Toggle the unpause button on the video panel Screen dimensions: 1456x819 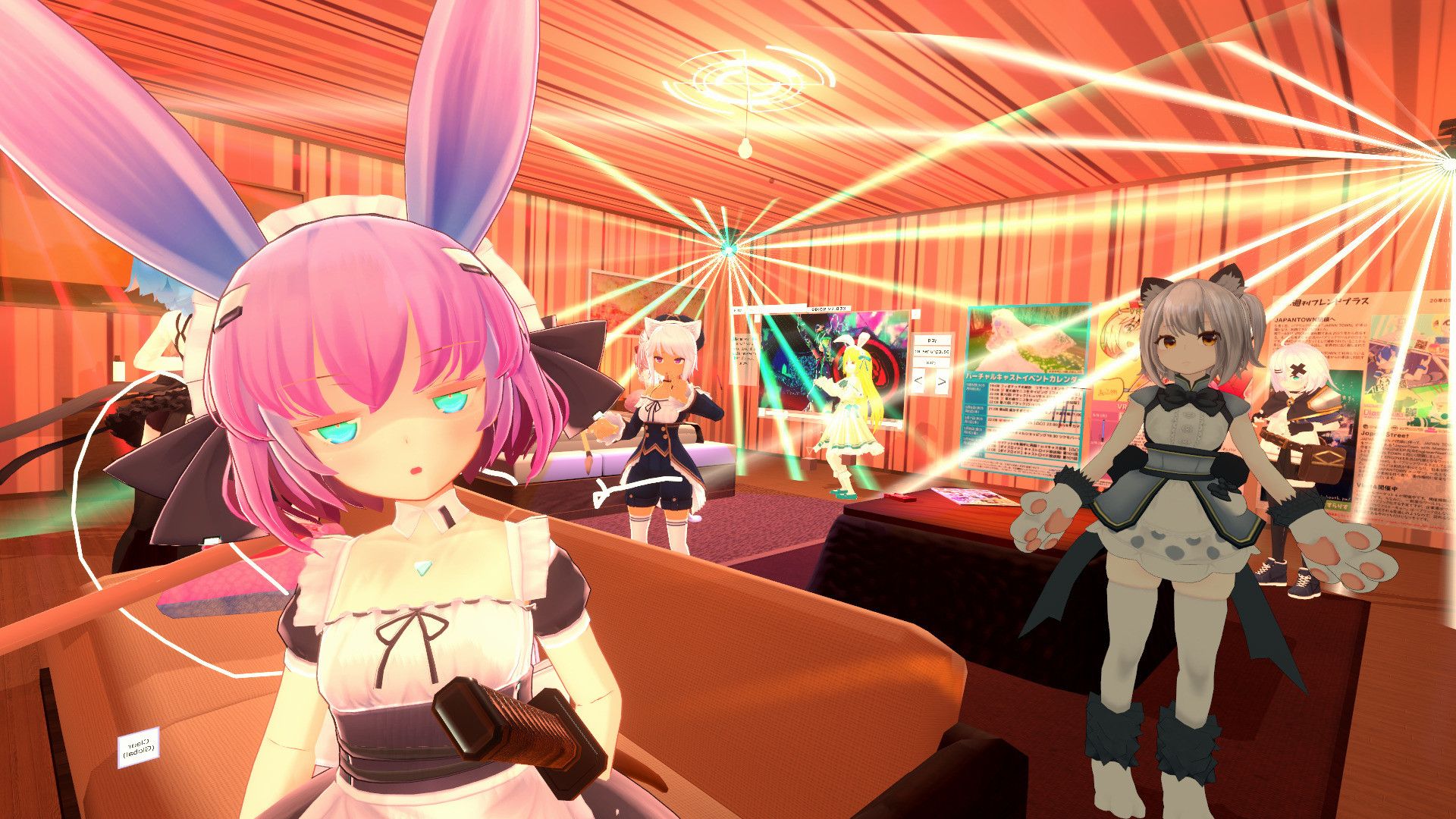click(932, 352)
